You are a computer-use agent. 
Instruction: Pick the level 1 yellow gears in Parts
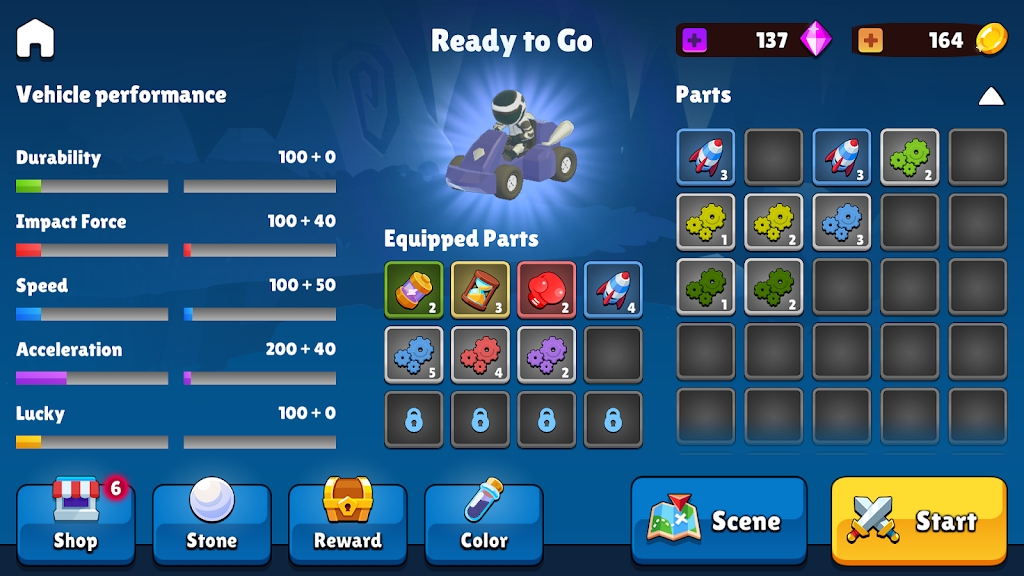706,222
